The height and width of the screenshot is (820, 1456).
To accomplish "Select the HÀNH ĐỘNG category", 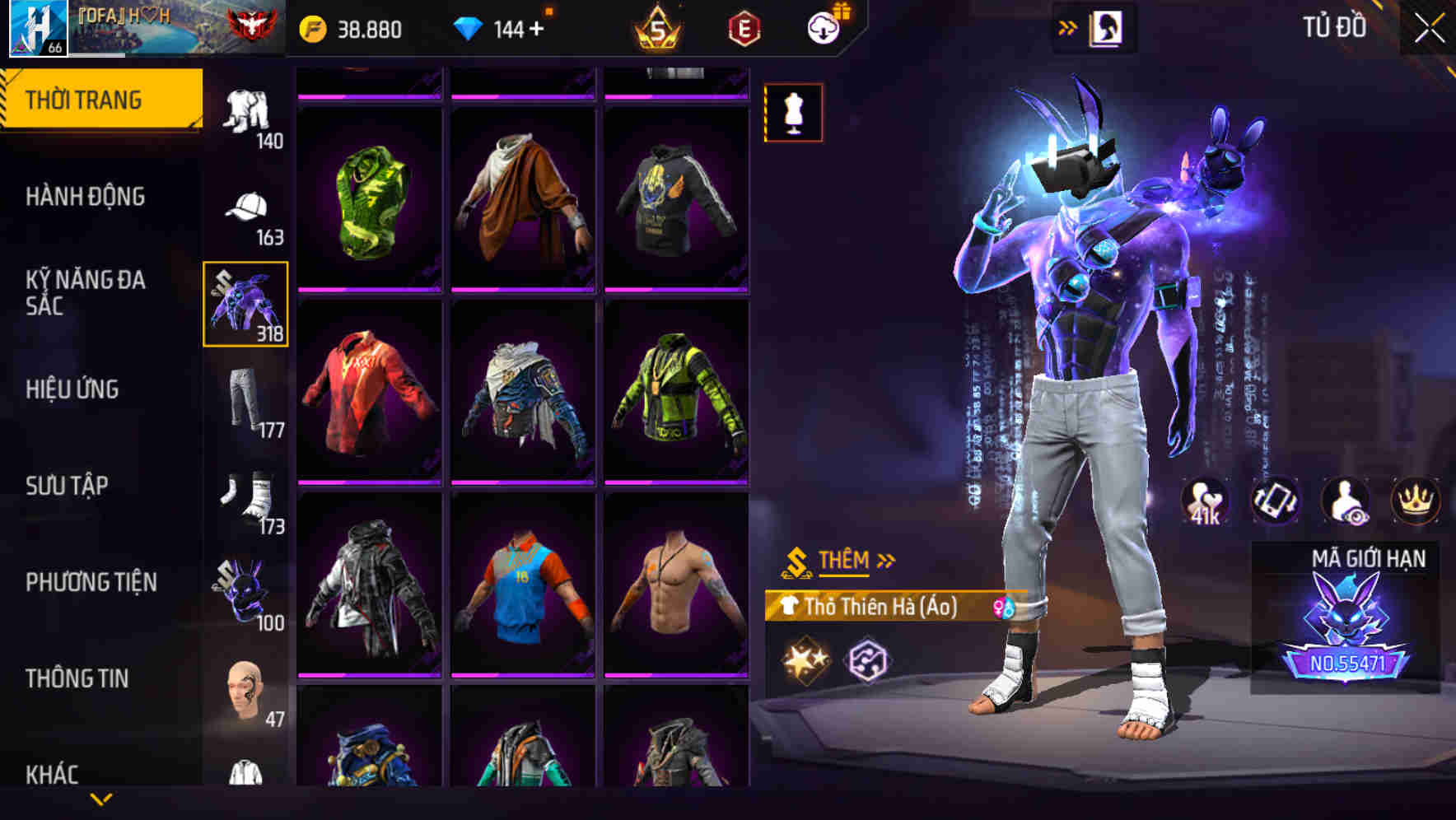I will (86, 197).
